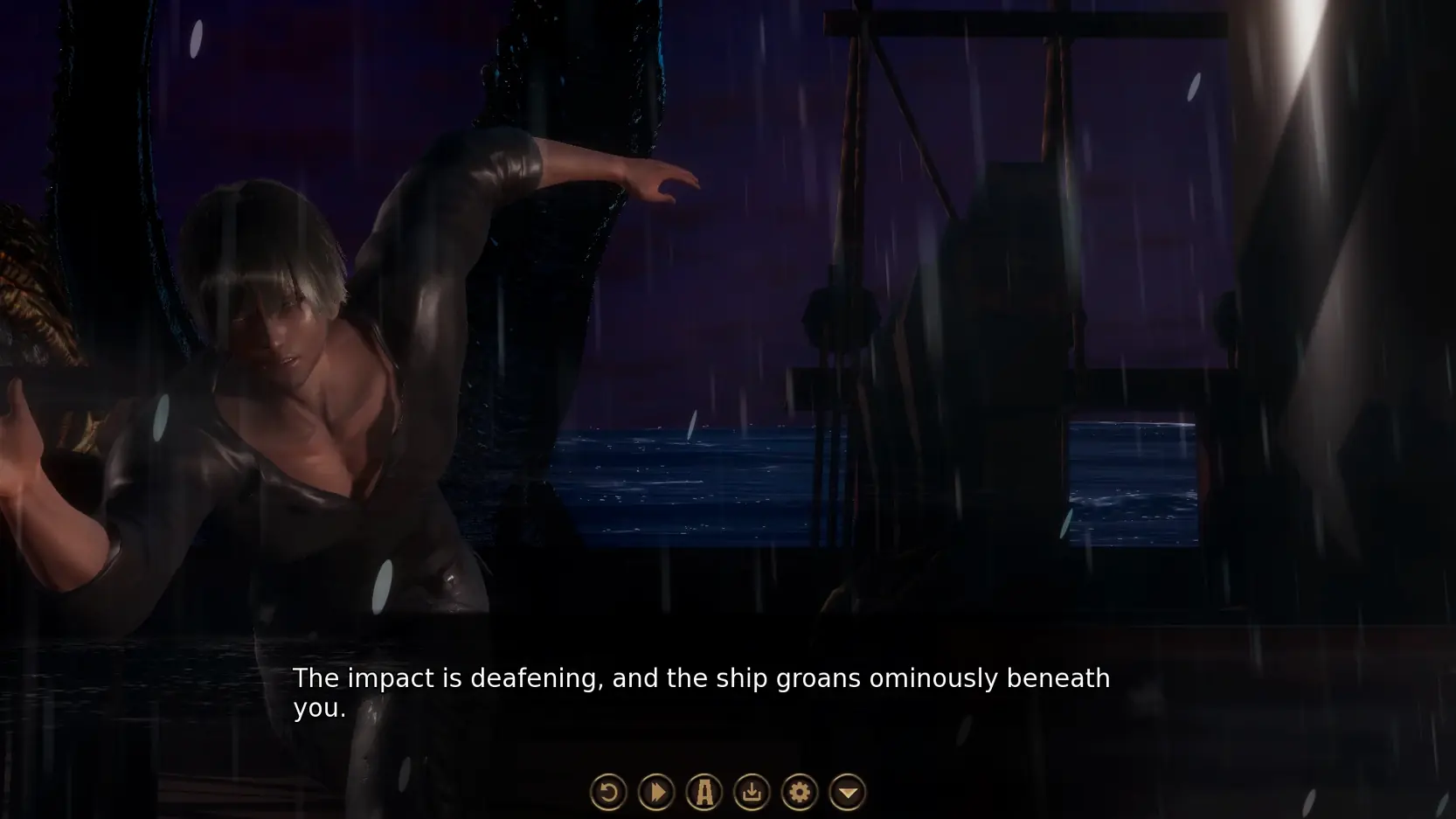Open the save game icon

pos(752,793)
